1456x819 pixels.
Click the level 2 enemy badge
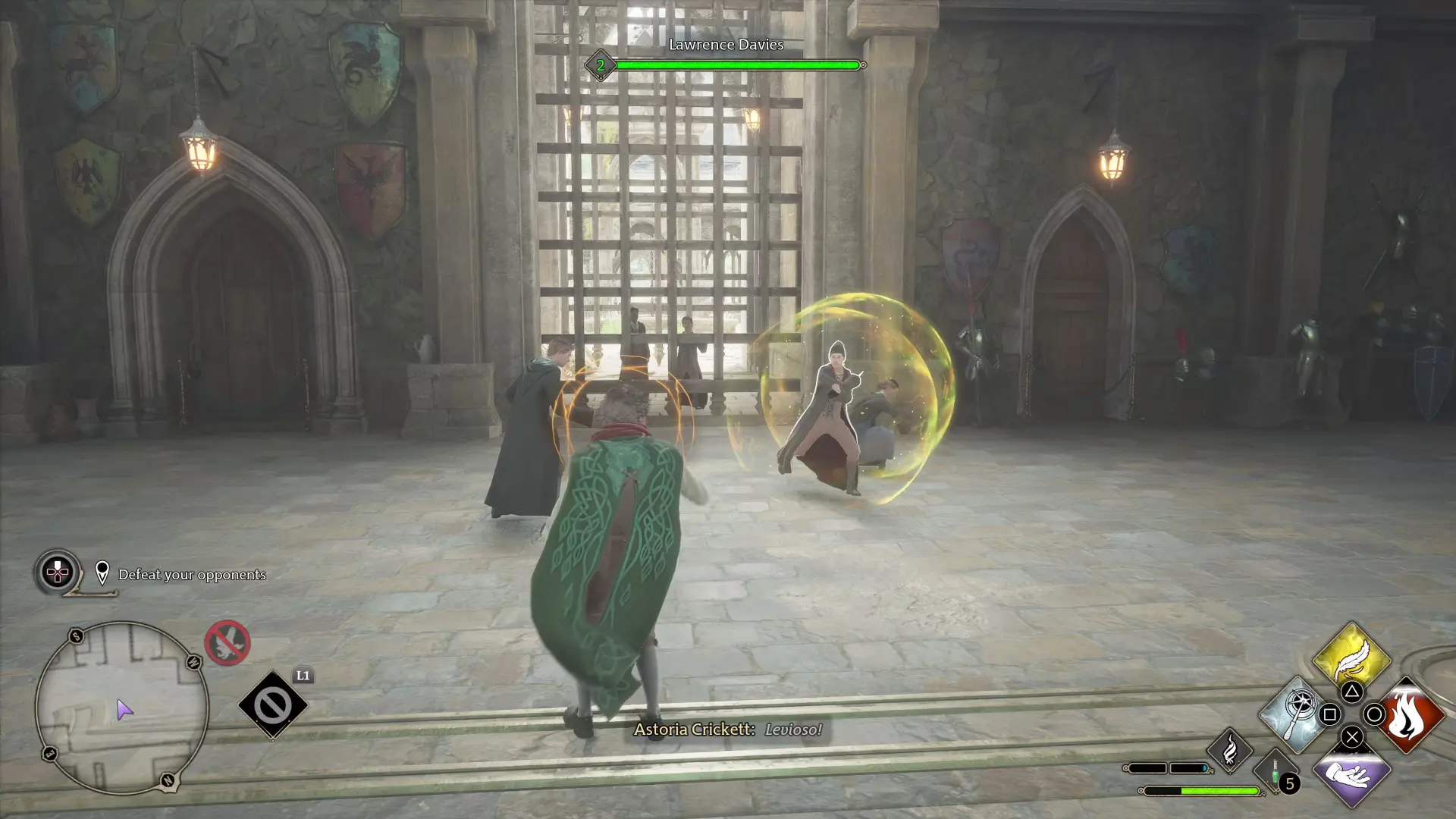pos(601,65)
